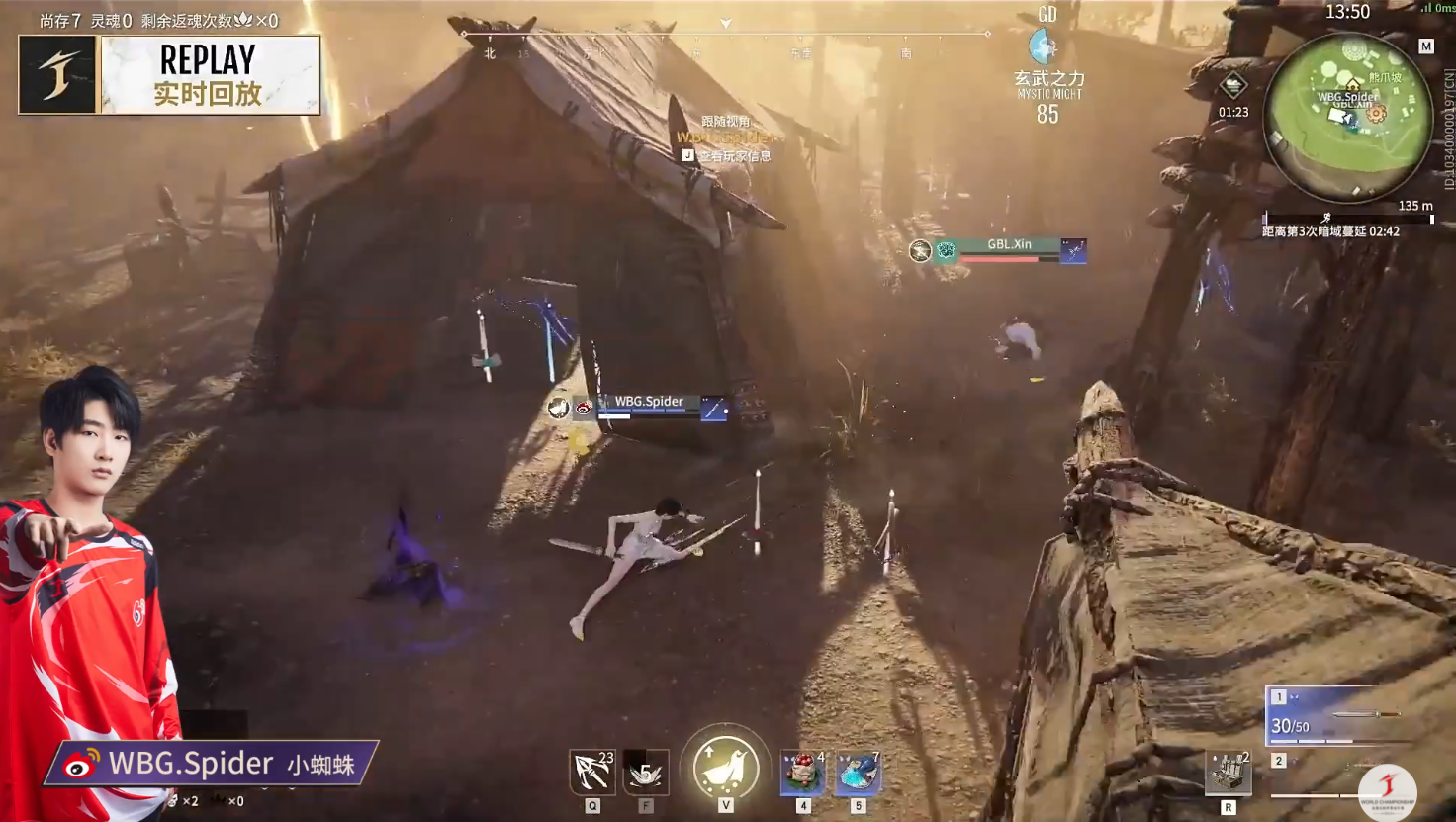This screenshot has width=1456, height=822.
Task: Use the red berry bag consumable
Action: click(x=802, y=773)
